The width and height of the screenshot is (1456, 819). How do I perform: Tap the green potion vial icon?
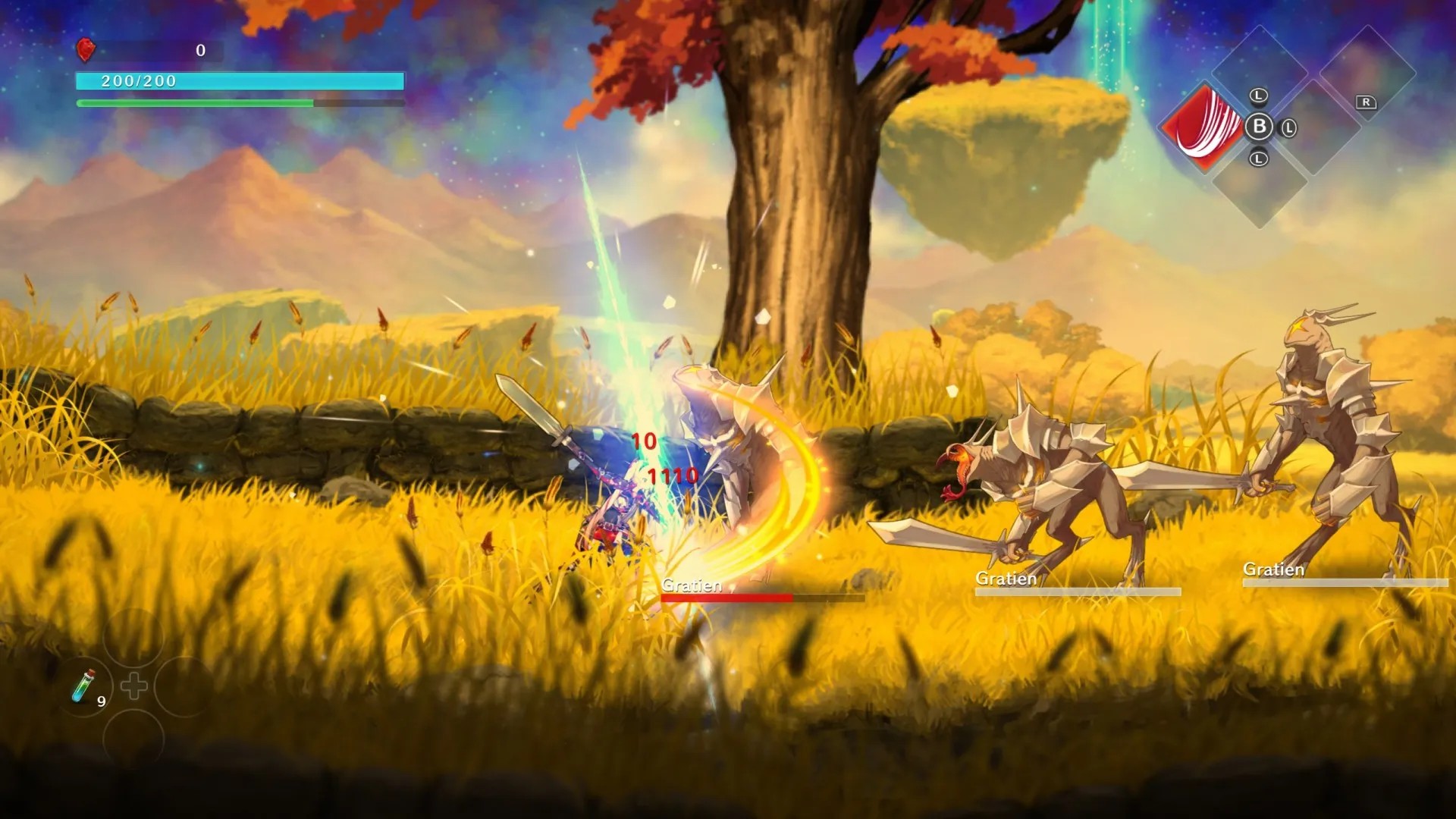click(83, 686)
